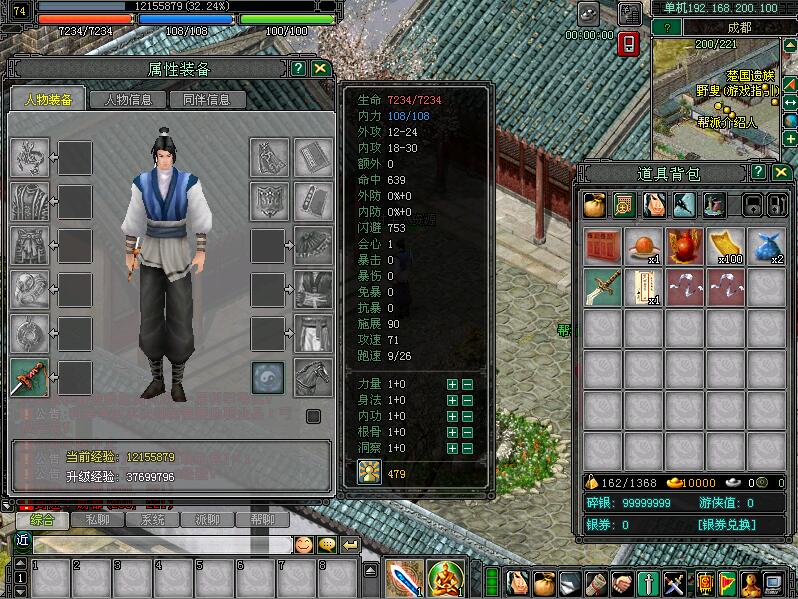
Task: Switch to the 人物信息 tab
Action: tap(127, 100)
